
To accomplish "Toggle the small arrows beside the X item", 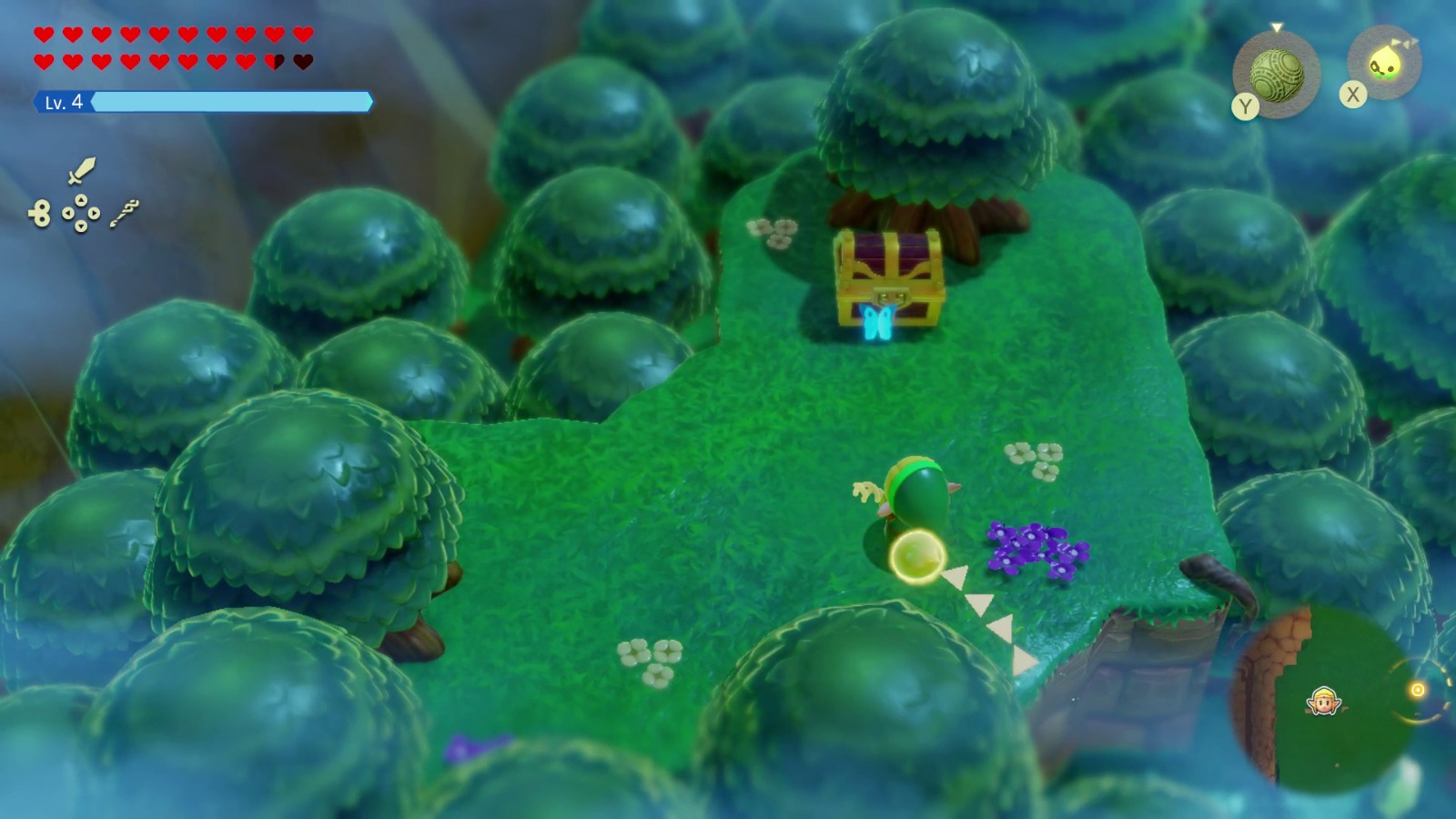I will point(1403,42).
